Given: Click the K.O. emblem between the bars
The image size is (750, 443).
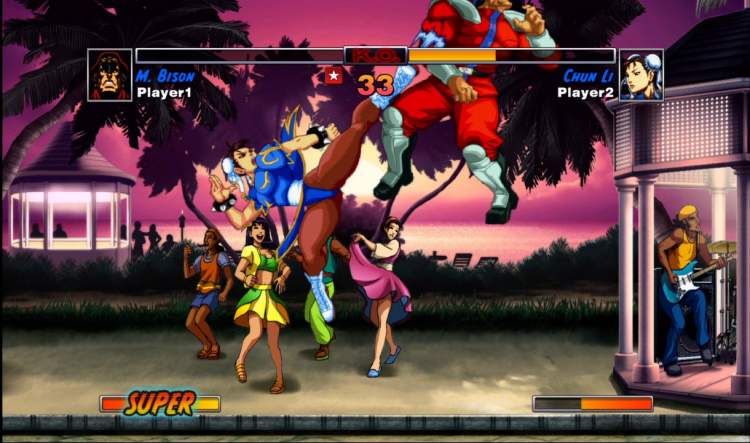Looking at the screenshot, I should (375, 56).
